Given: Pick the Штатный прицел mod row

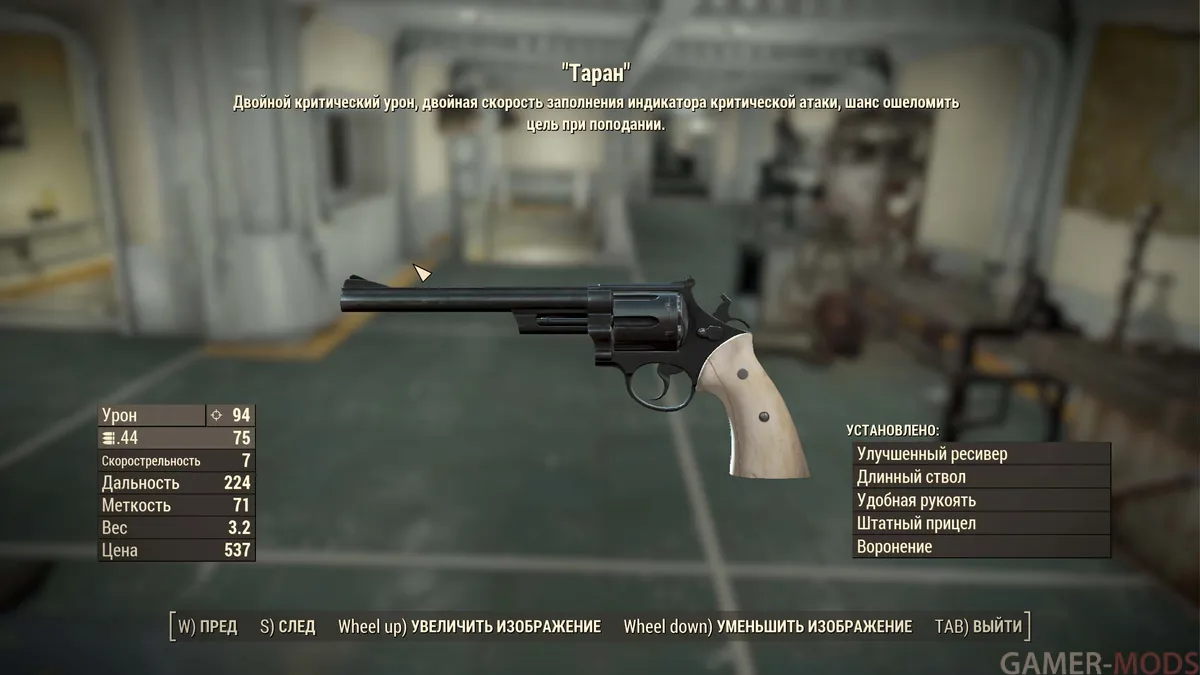Looking at the screenshot, I should click(980, 523).
